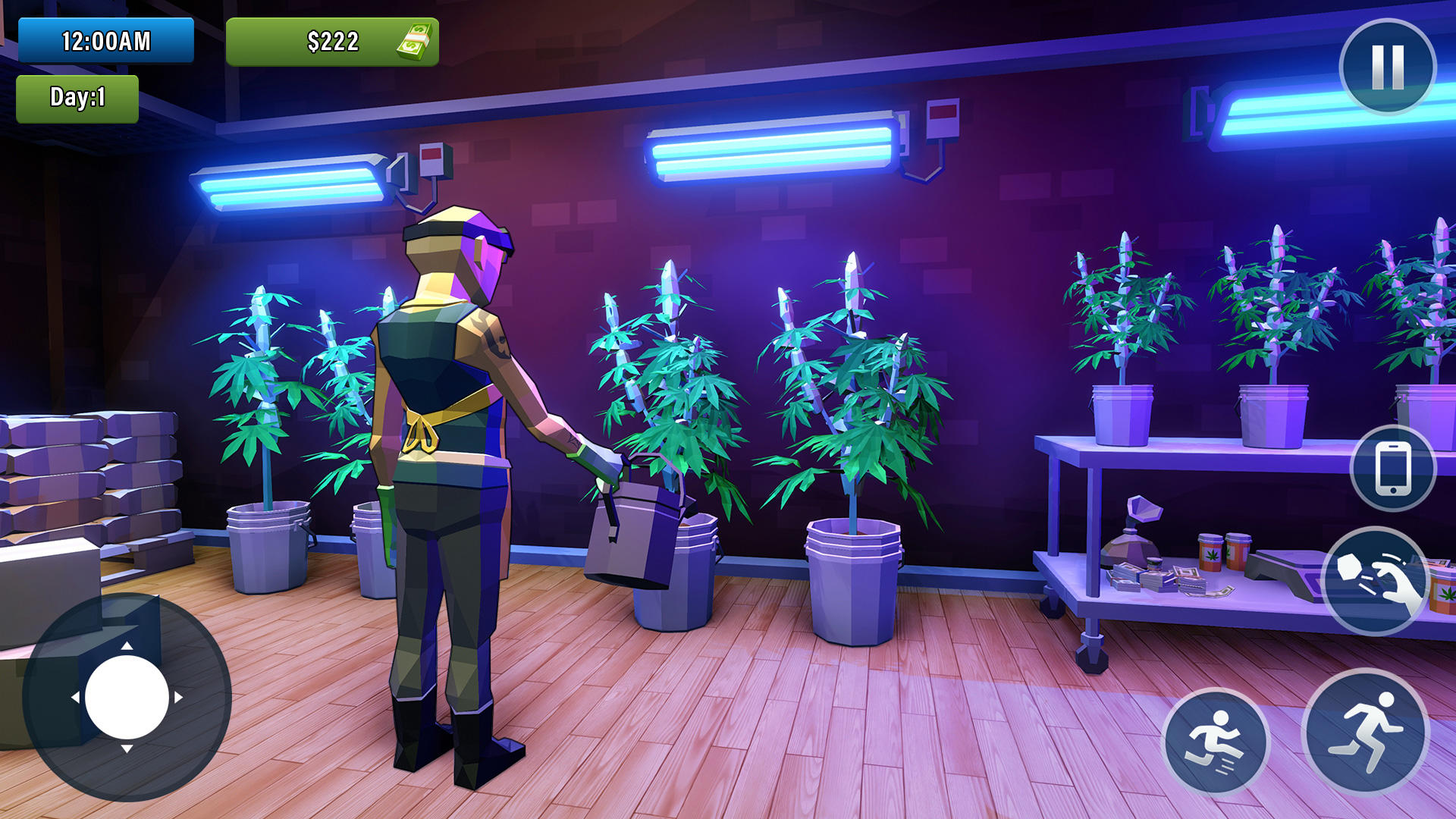The height and width of the screenshot is (819, 1456).
Task: Tap the blue 12:00AM clock display
Action: pyautogui.click(x=106, y=42)
